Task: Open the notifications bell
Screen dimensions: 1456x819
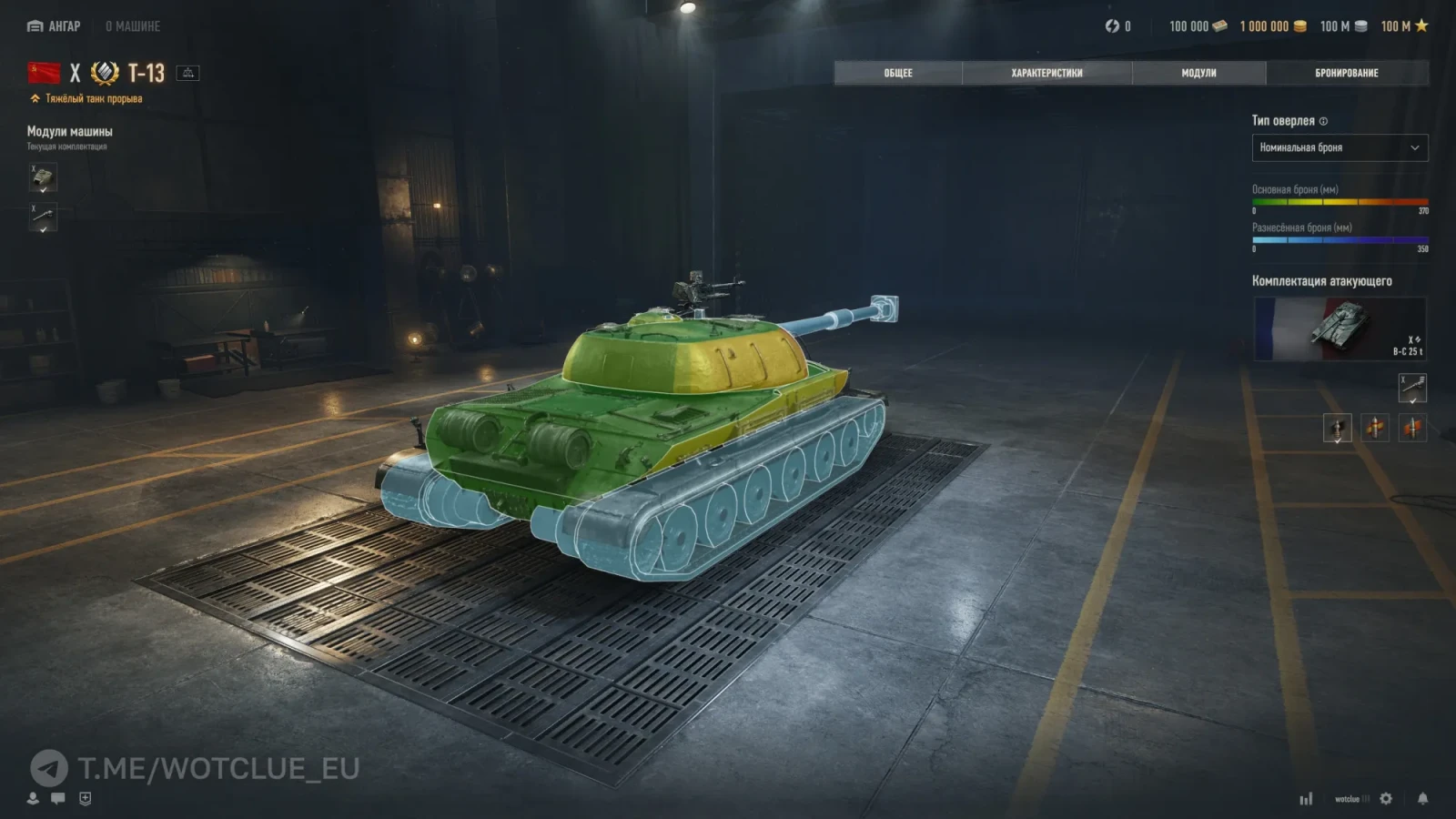Action: pyautogui.click(x=1422, y=798)
